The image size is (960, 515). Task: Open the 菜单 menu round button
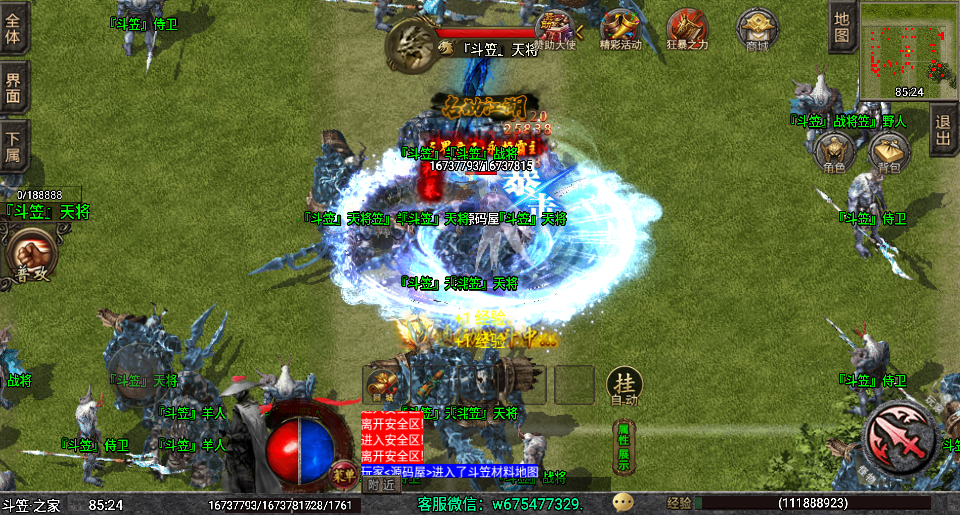tap(344, 470)
